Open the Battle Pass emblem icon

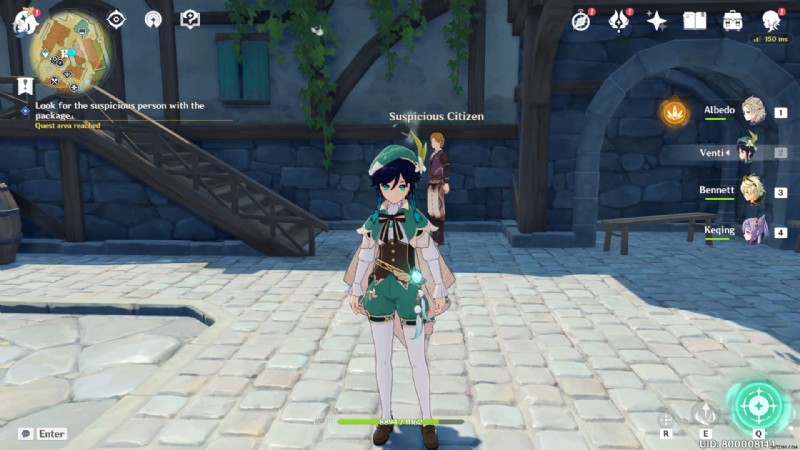click(x=619, y=20)
